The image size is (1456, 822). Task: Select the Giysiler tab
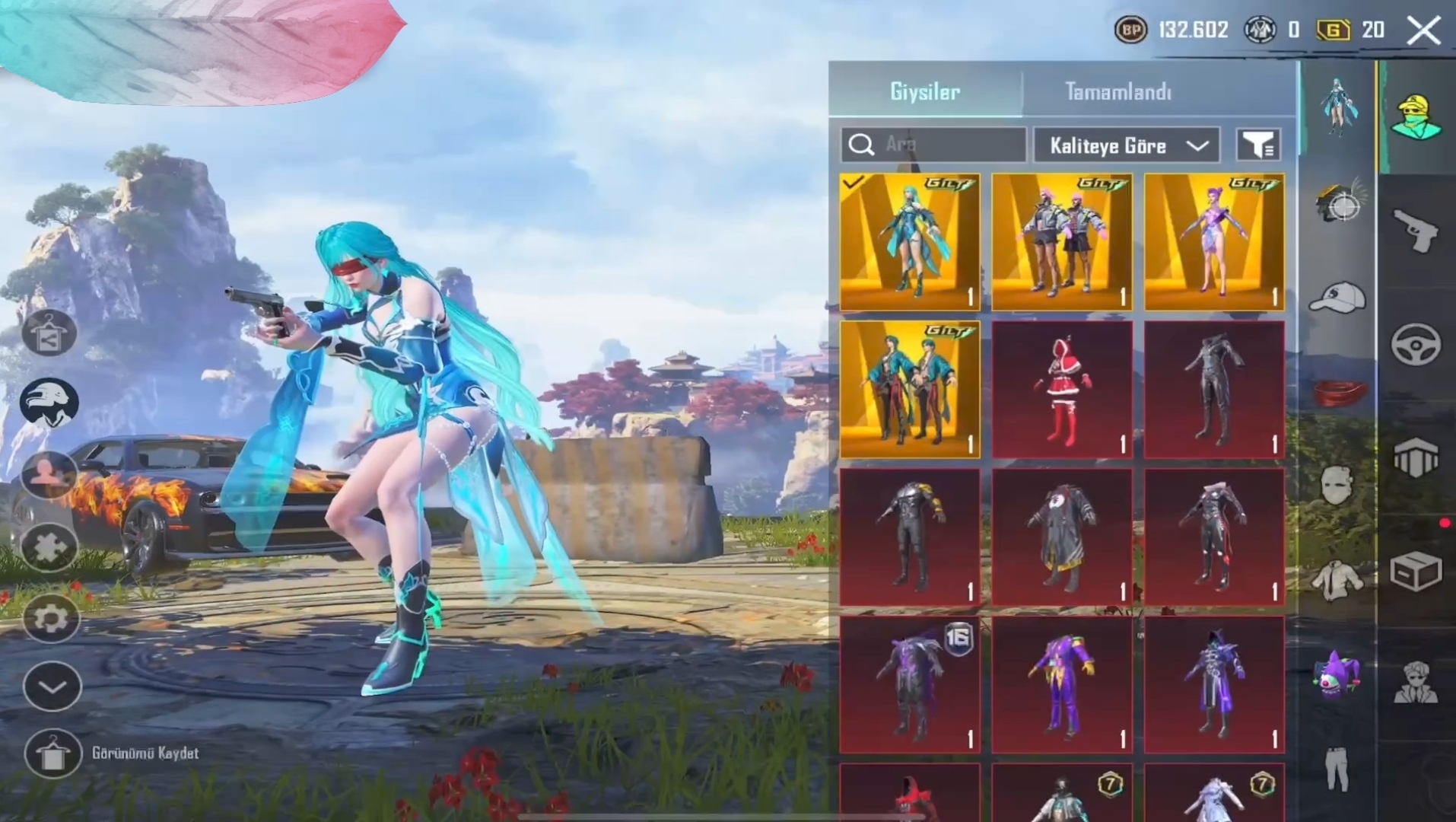pyautogui.click(x=924, y=92)
